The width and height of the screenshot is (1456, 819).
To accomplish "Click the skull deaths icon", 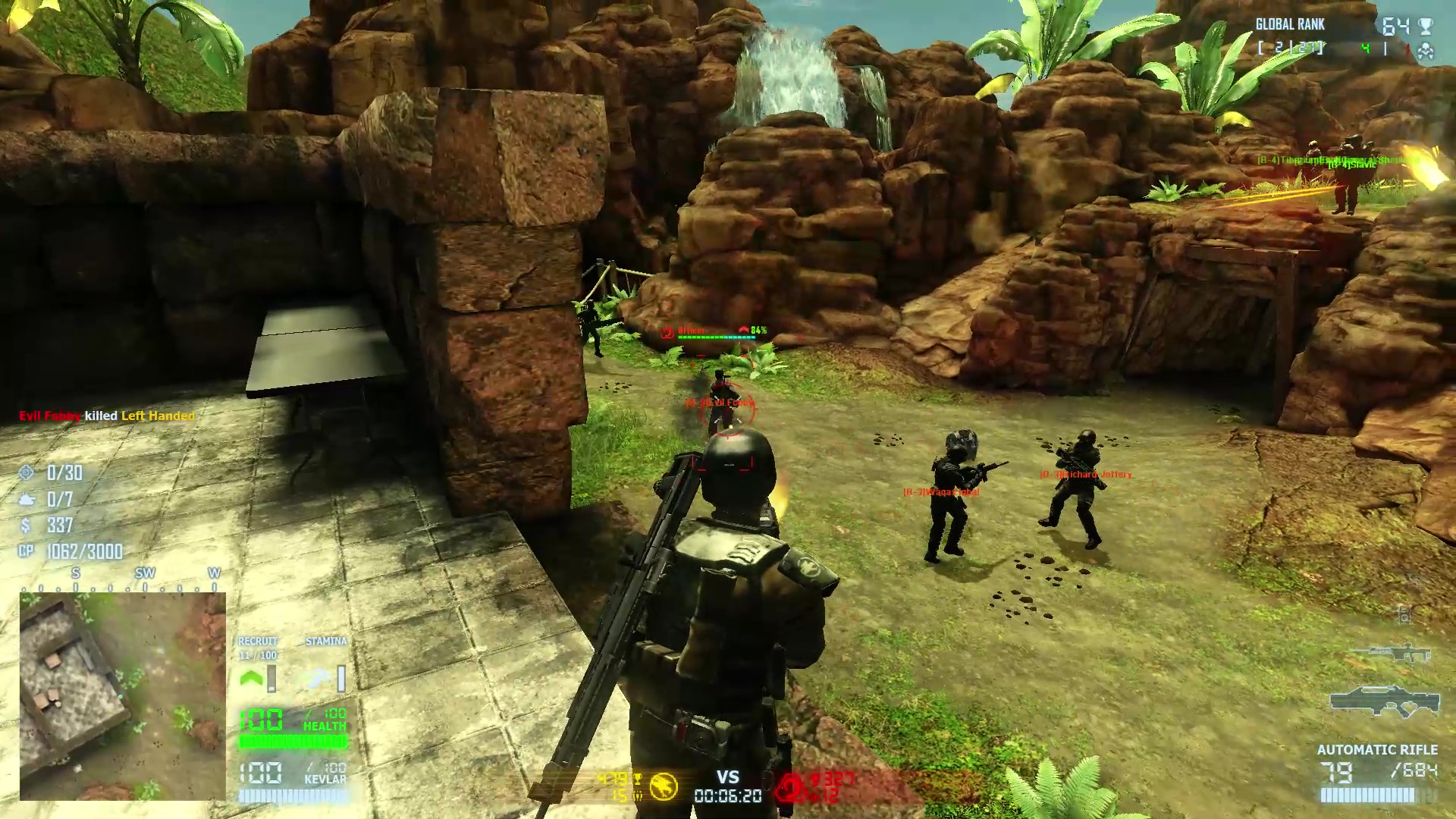I will click(1426, 51).
